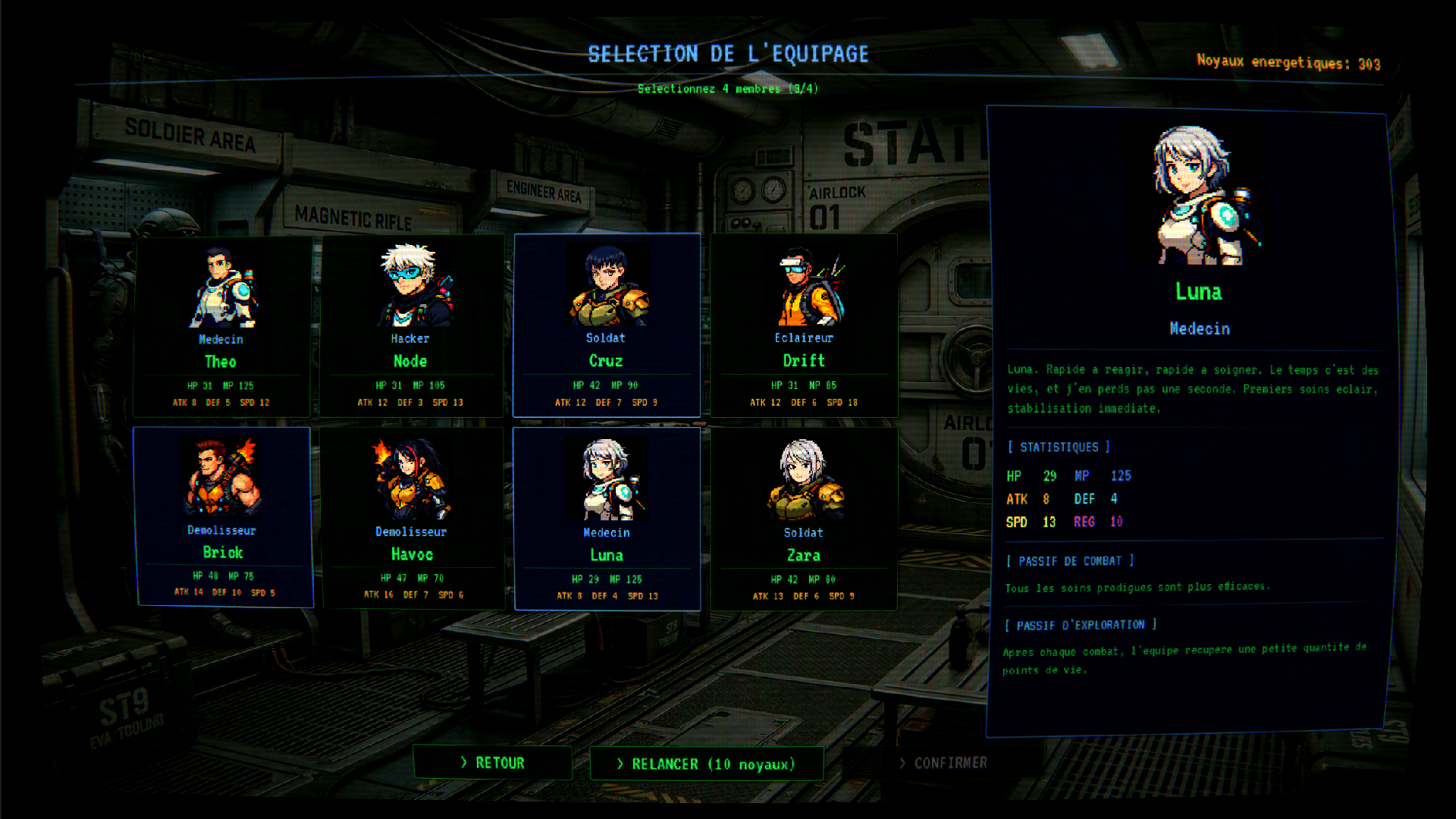The width and height of the screenshot is (1456, 819).
Task: Select the Soldat Zara card
Action: [804, 519]
